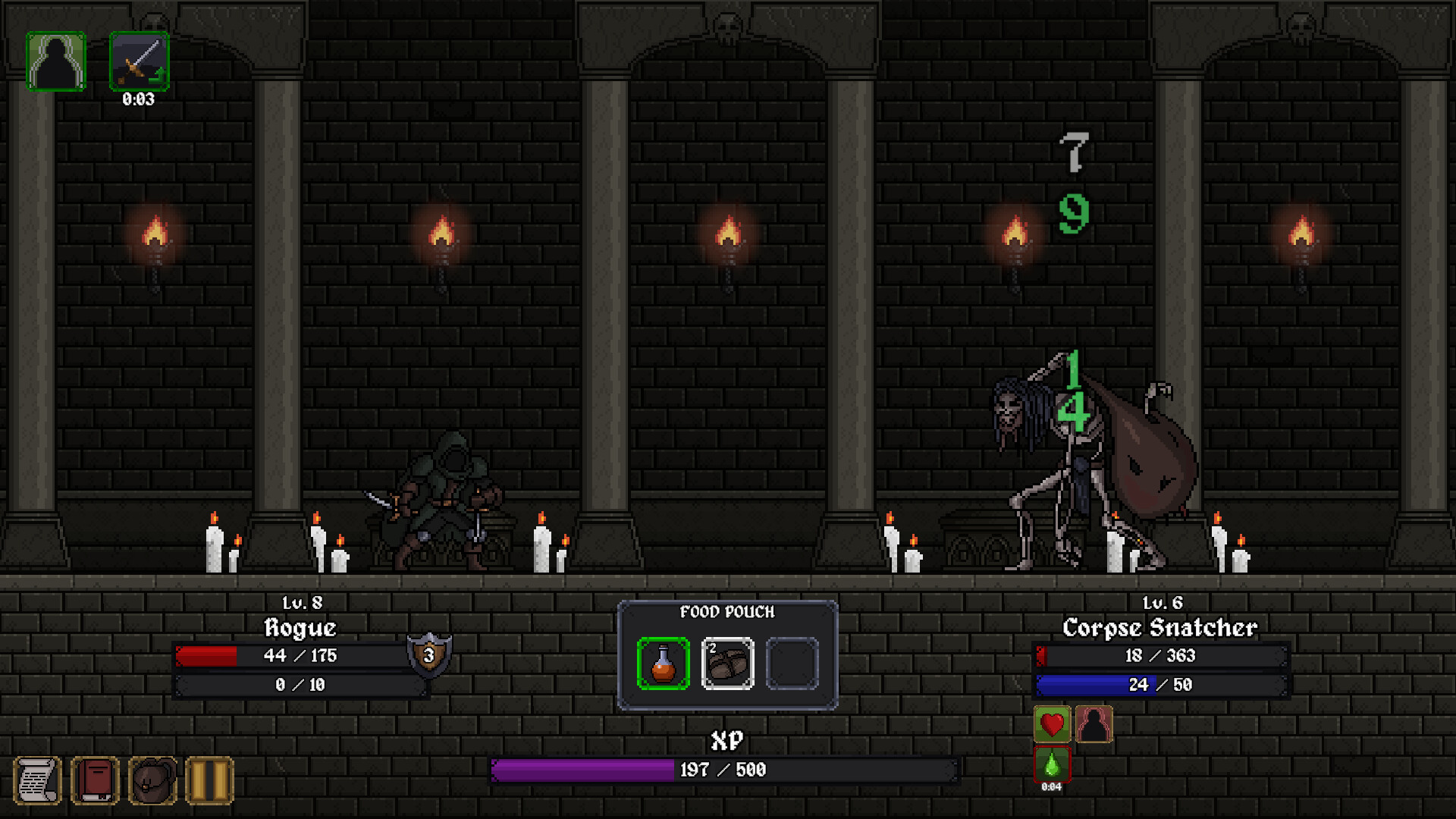1456x819 pixels.
Task: Click the sword buff icon with 0:03 timer
Action: click(x=140, y=62)
